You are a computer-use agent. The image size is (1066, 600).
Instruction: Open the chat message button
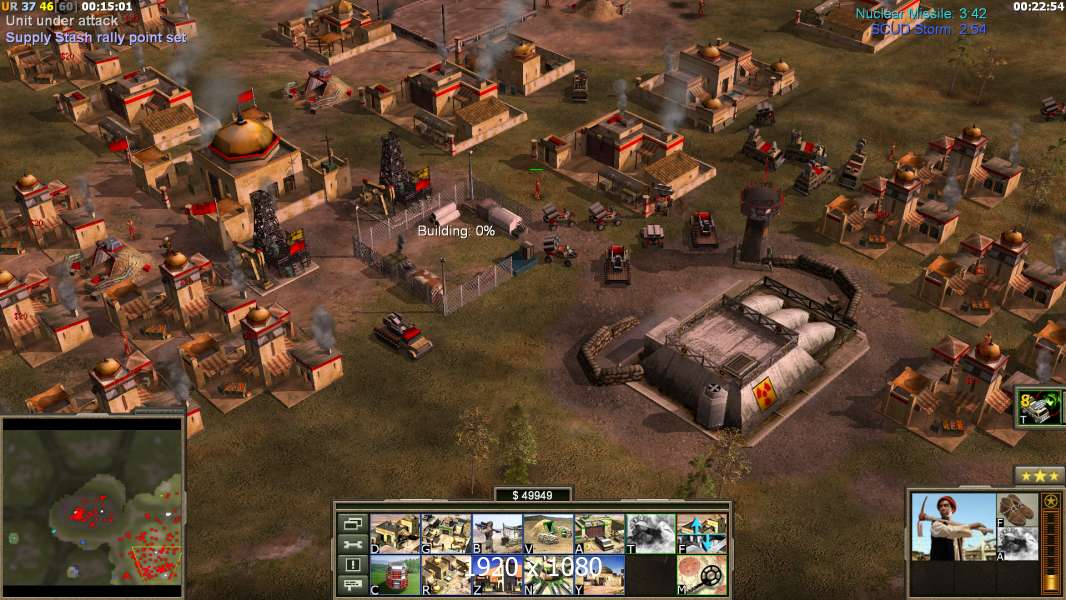pos(352,586)
